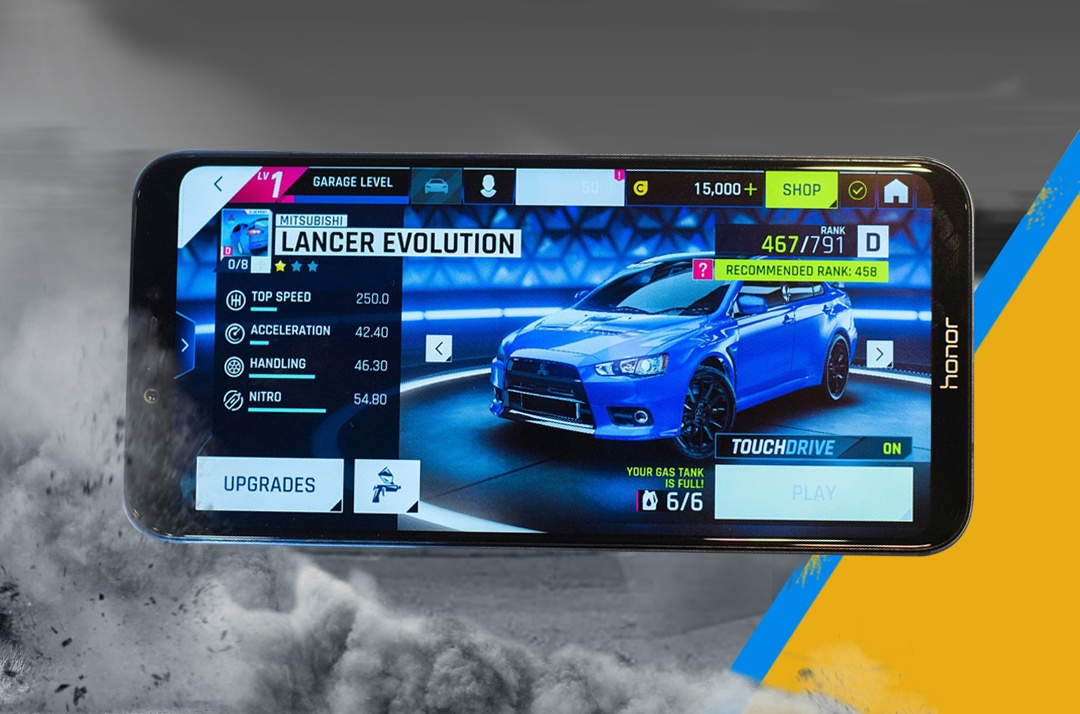The height and width of the screenshot is (714, 1080).
Task: Expand the left side panel arrow
Action: (185, 345)
